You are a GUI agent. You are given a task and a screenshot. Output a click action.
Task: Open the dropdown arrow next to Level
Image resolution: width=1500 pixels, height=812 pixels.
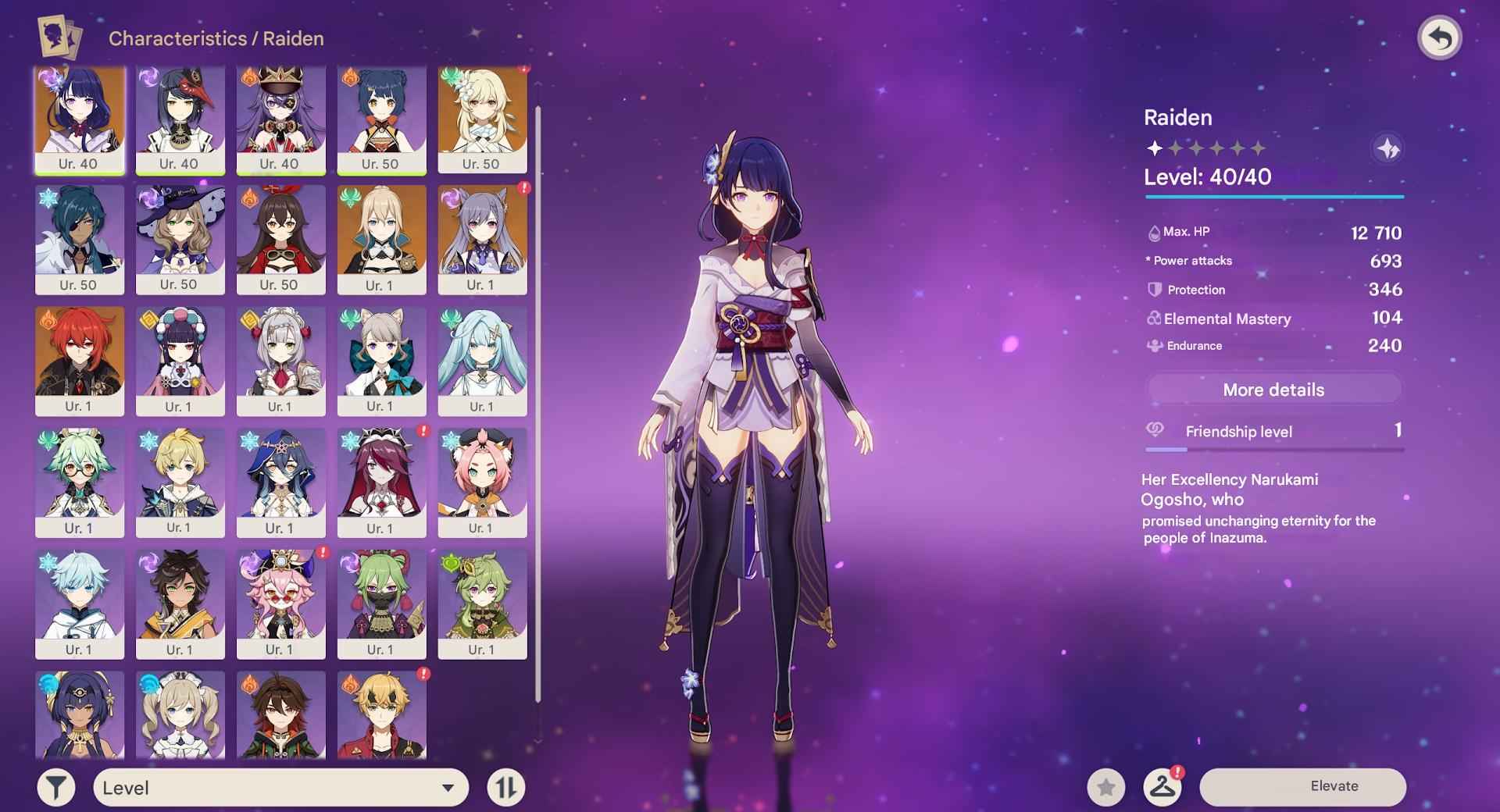[x=446, y=787]
